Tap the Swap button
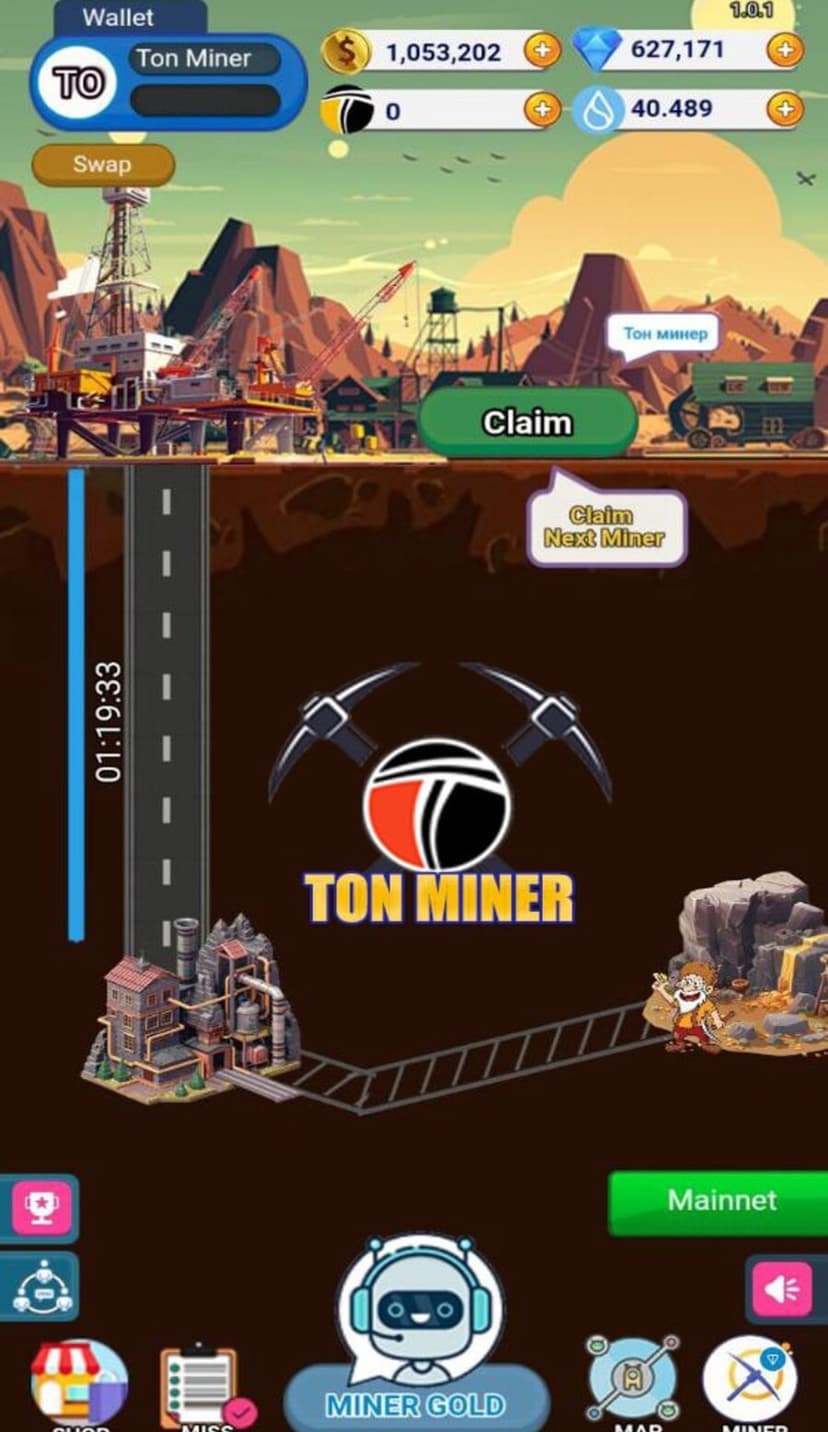This screenshot has height=1432, width=828. 103,165
